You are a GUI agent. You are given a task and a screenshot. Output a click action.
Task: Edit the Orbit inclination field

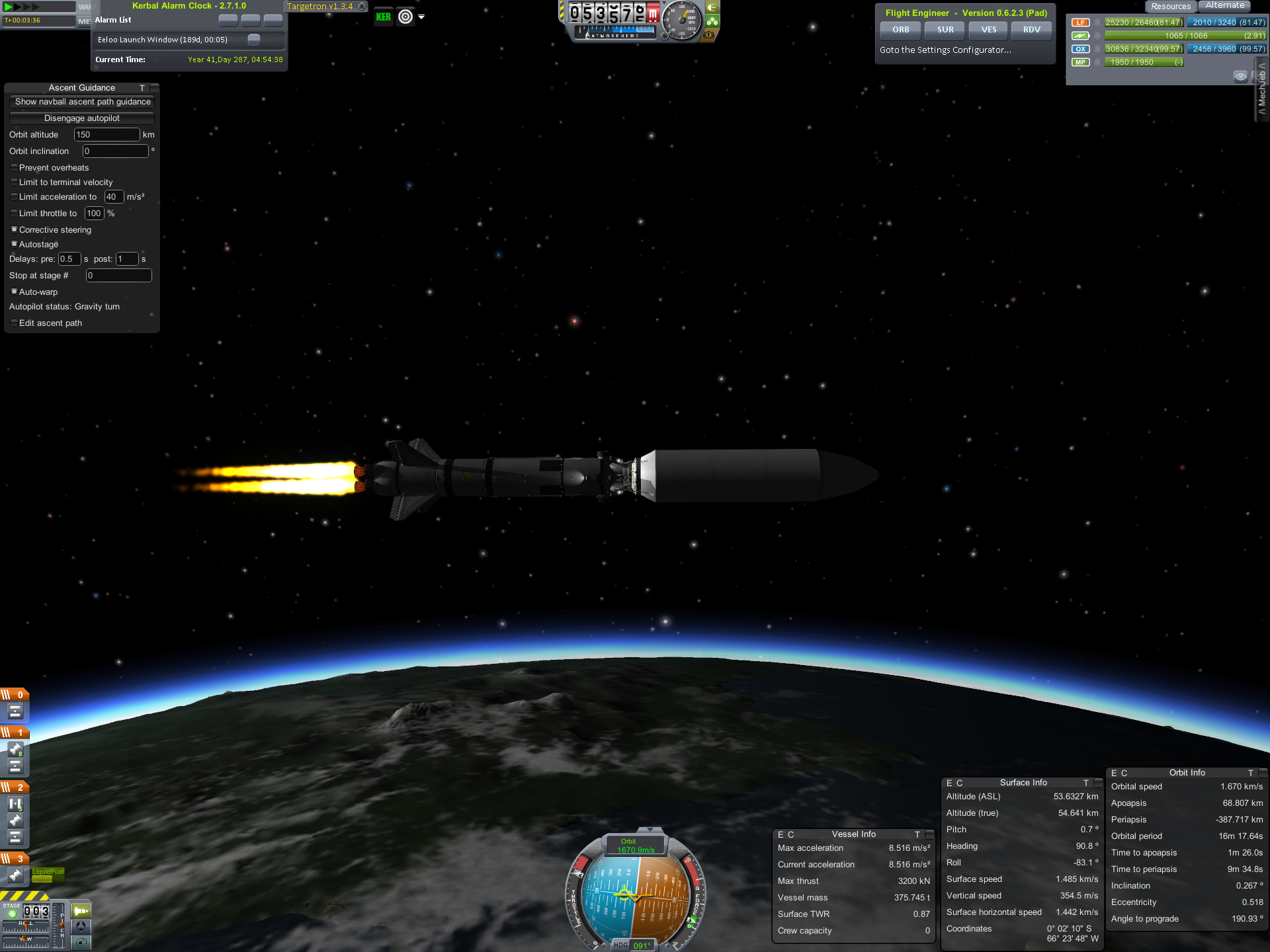coord(114,151)
